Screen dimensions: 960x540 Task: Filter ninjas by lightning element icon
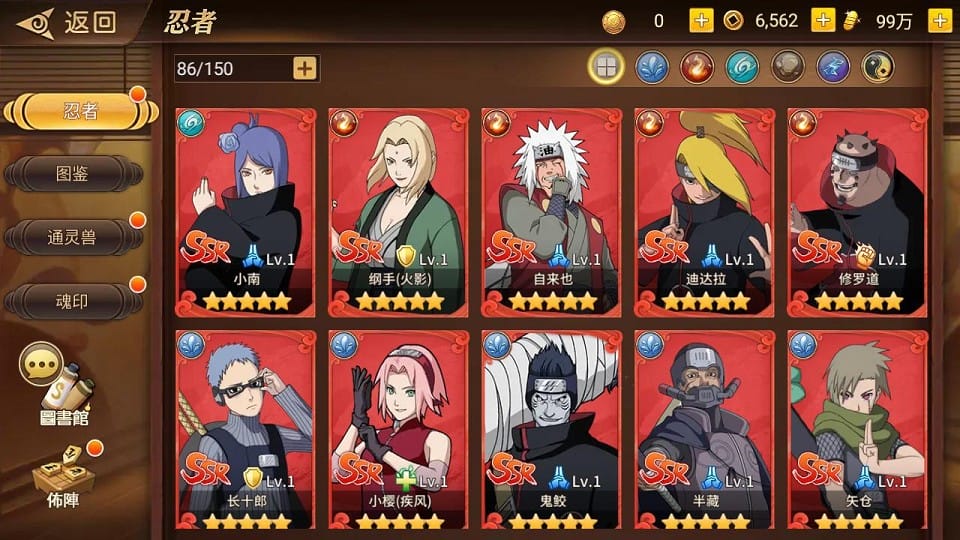(x=832, y=67)
